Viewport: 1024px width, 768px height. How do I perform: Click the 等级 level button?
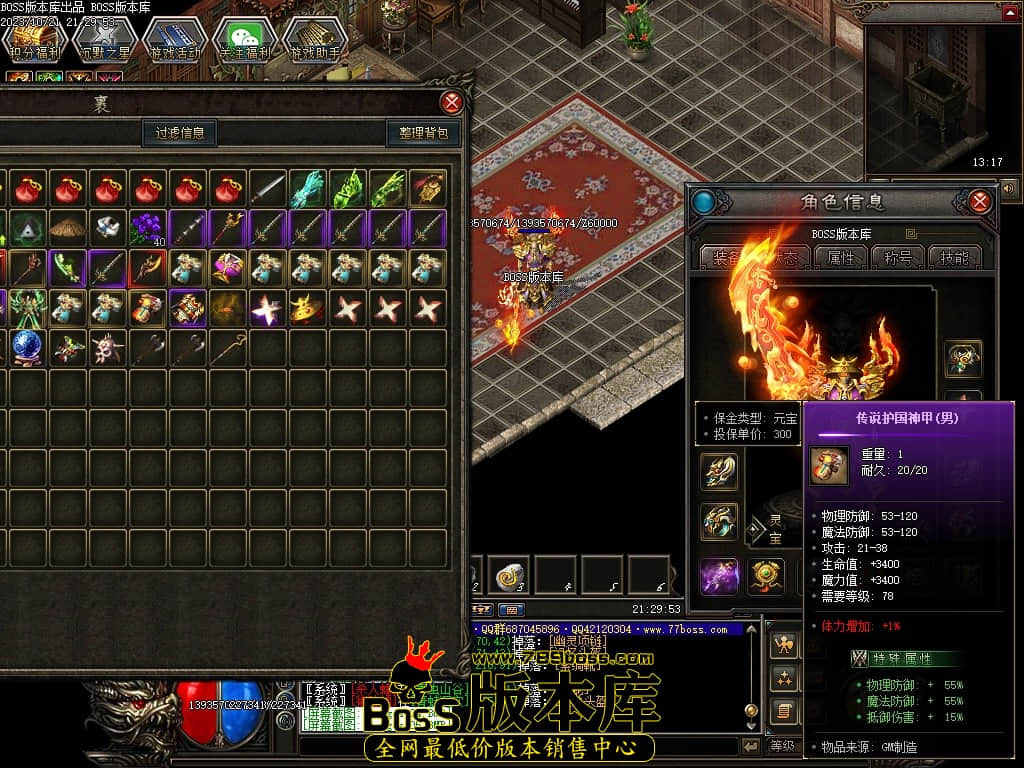tap(783, 745)
